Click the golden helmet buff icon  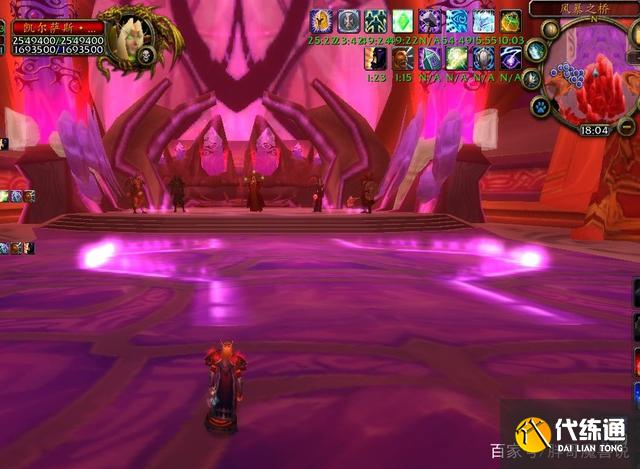point(321,20)
